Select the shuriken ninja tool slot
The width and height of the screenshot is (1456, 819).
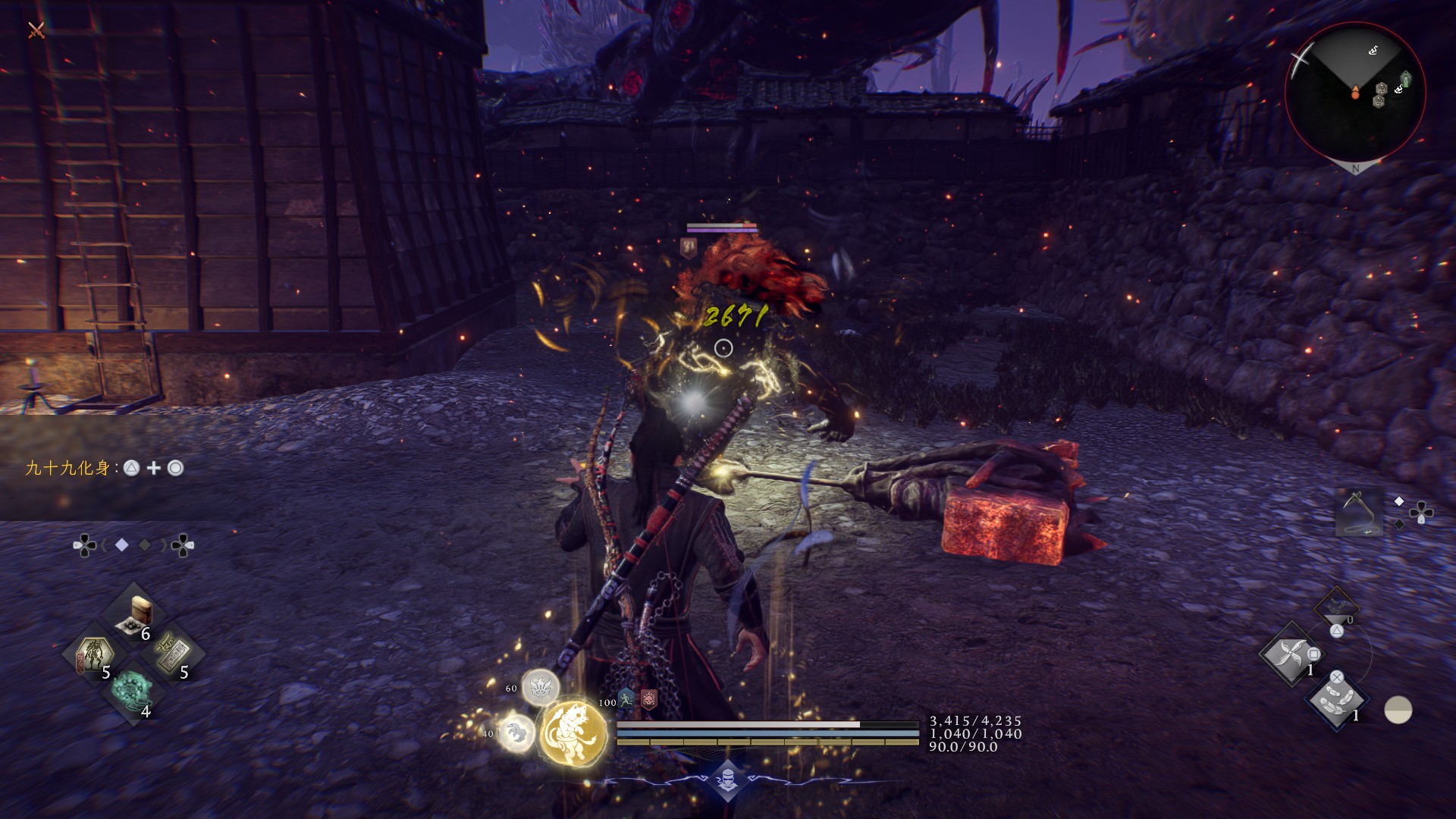coord(1290,654)
